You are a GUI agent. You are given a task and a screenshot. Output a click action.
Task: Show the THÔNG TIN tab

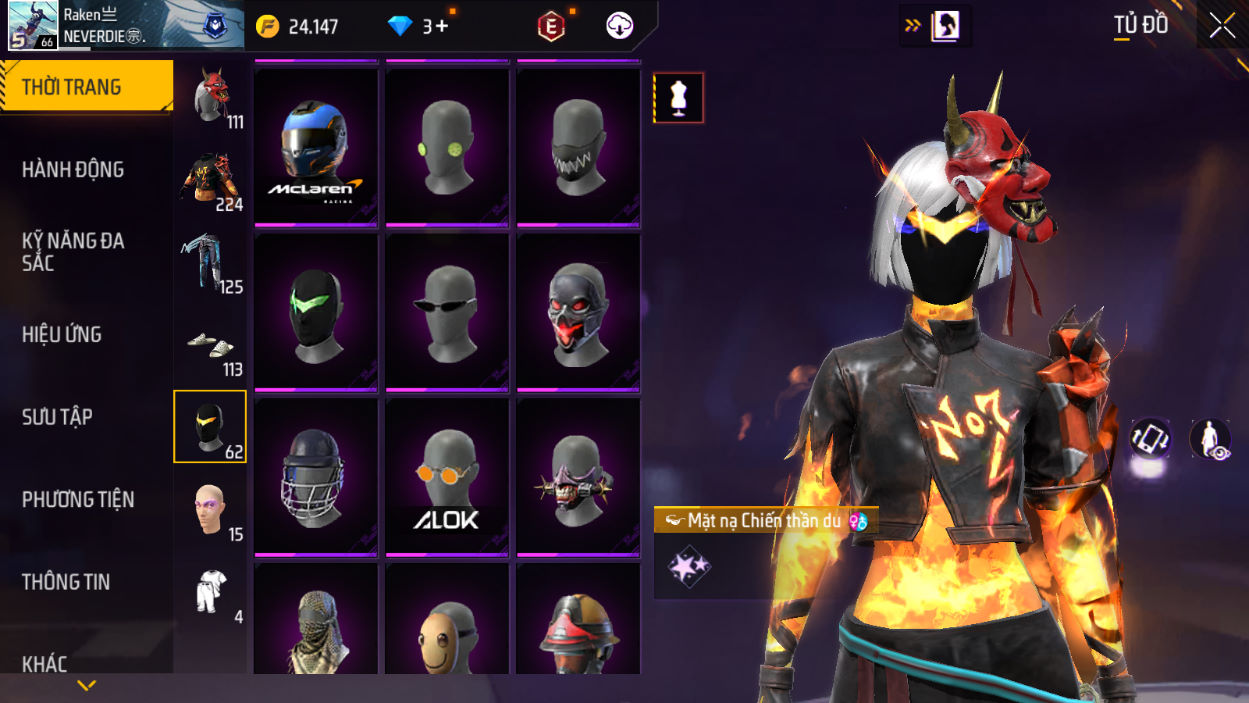pyautogui.click(x=66, y=582)
